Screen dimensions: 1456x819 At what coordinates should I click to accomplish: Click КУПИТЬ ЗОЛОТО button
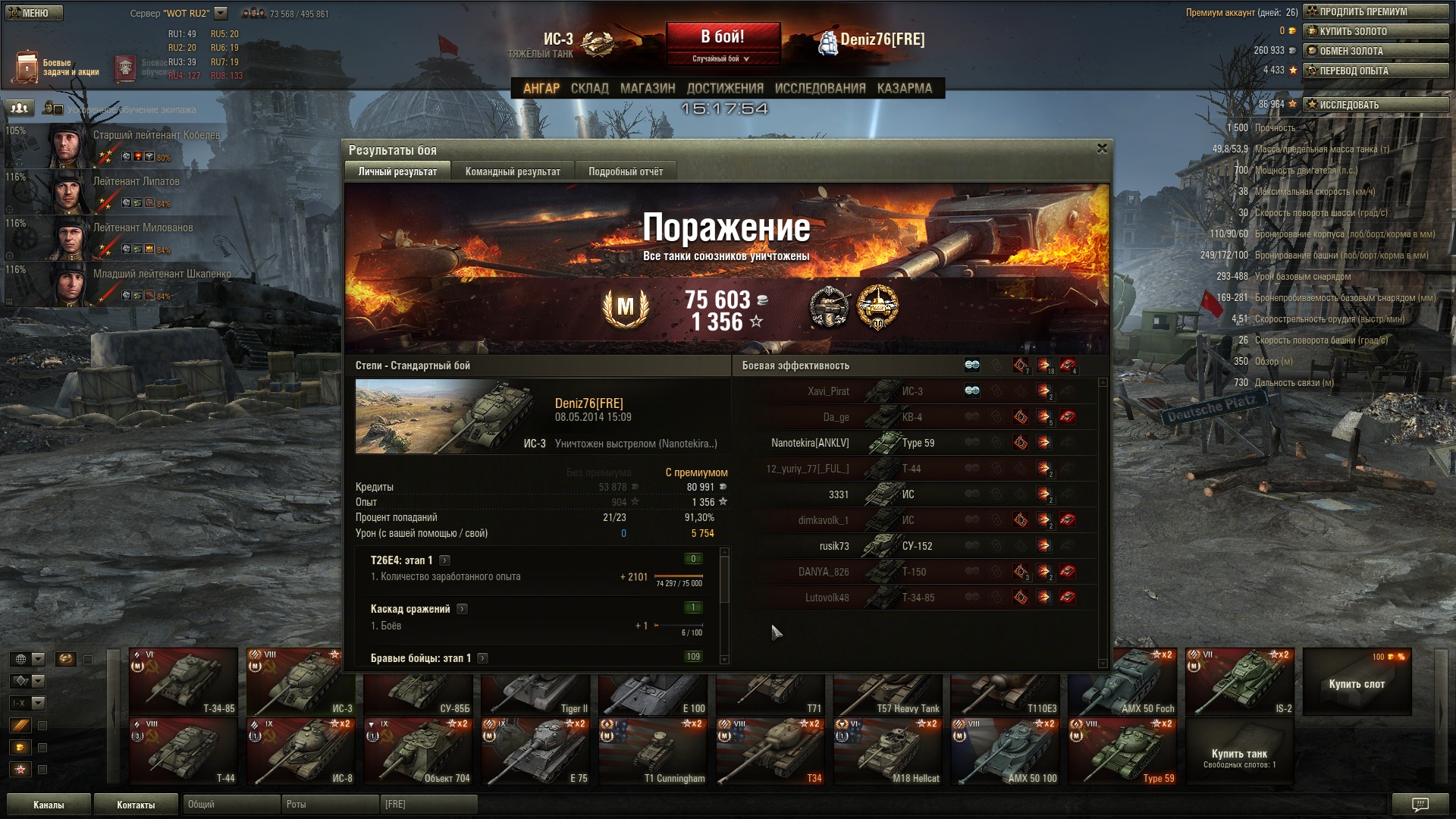click(x=1376, y=31)
